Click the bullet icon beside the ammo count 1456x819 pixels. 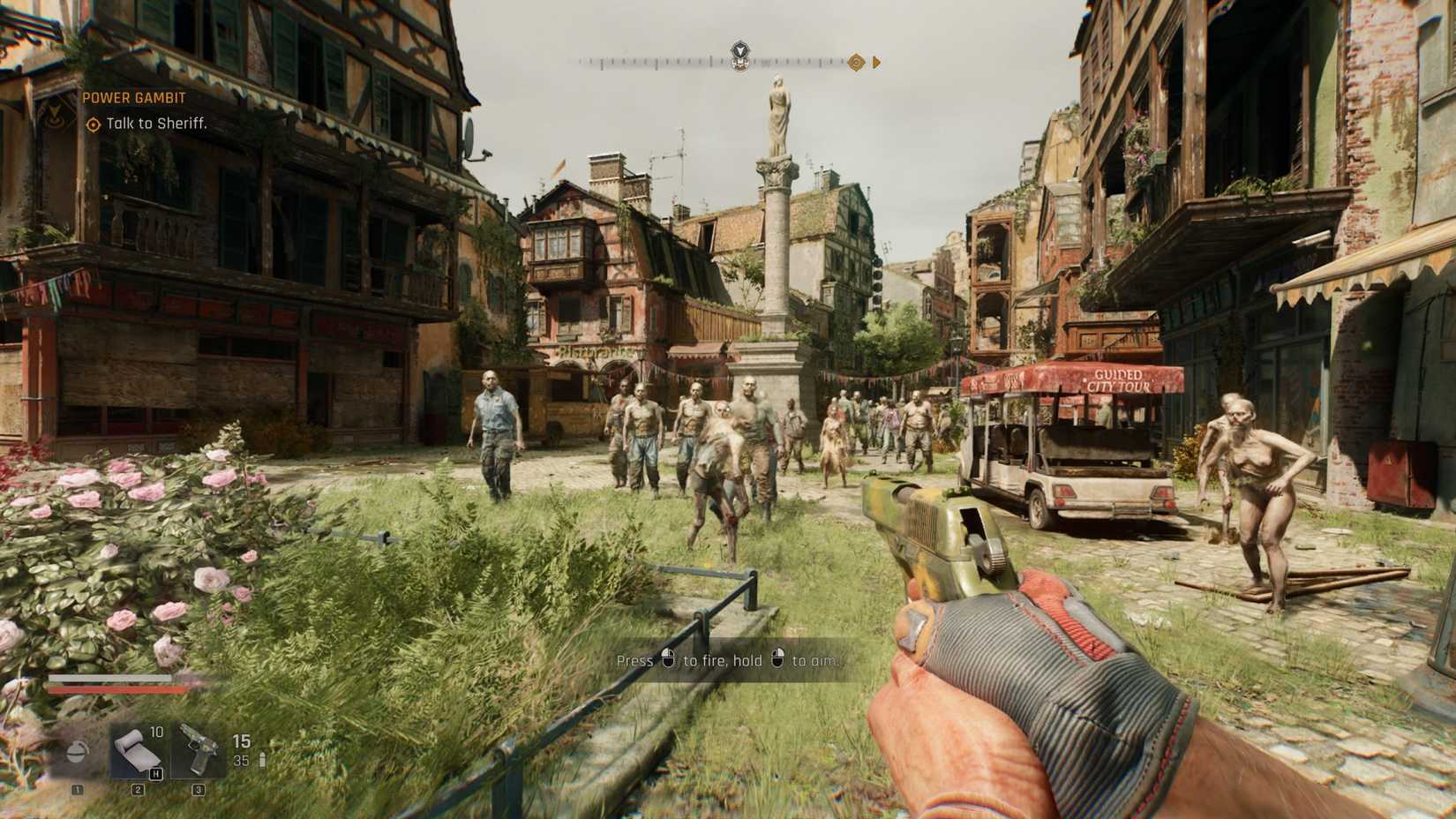(262, 758)
